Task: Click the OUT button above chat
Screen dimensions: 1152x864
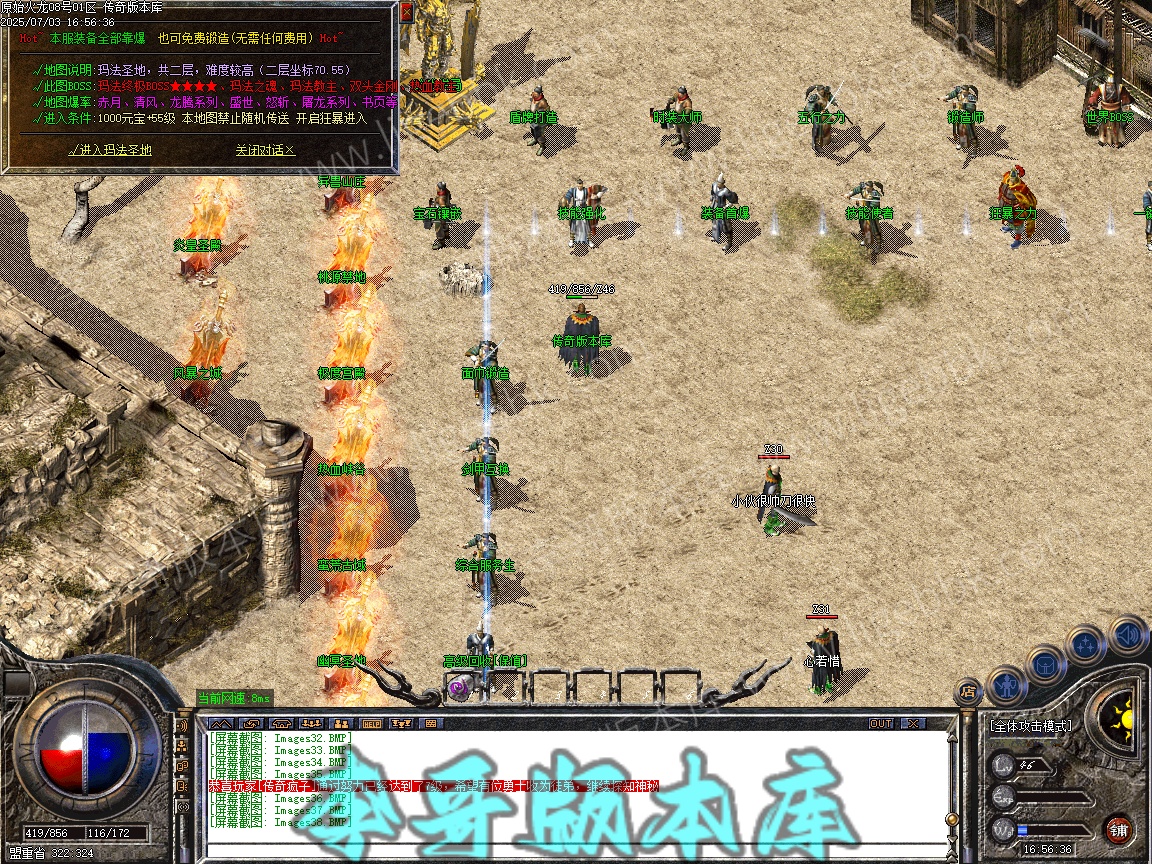Action: pos(881,723)
